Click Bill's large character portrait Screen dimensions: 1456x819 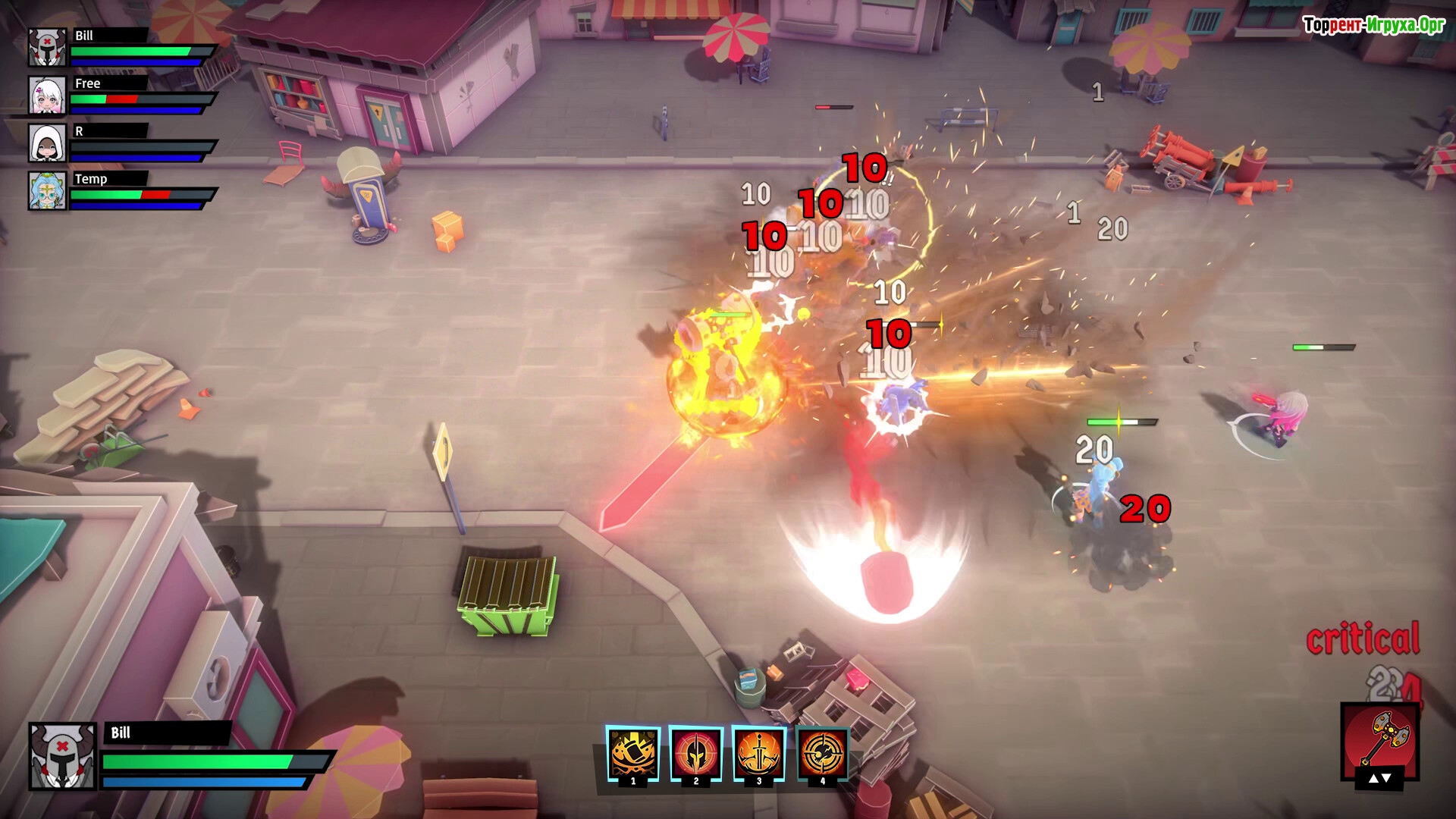click(x=62, y=756)
